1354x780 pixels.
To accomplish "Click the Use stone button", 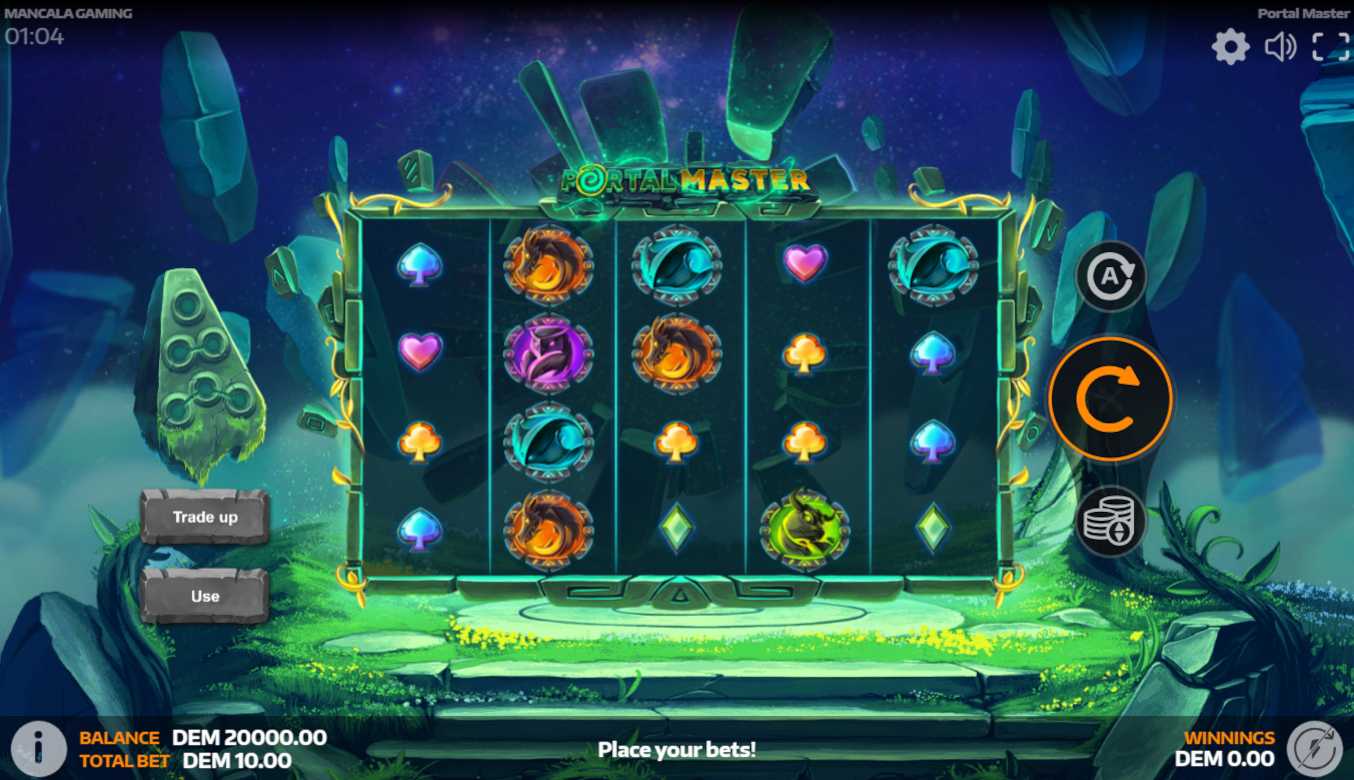I will 205,596.
